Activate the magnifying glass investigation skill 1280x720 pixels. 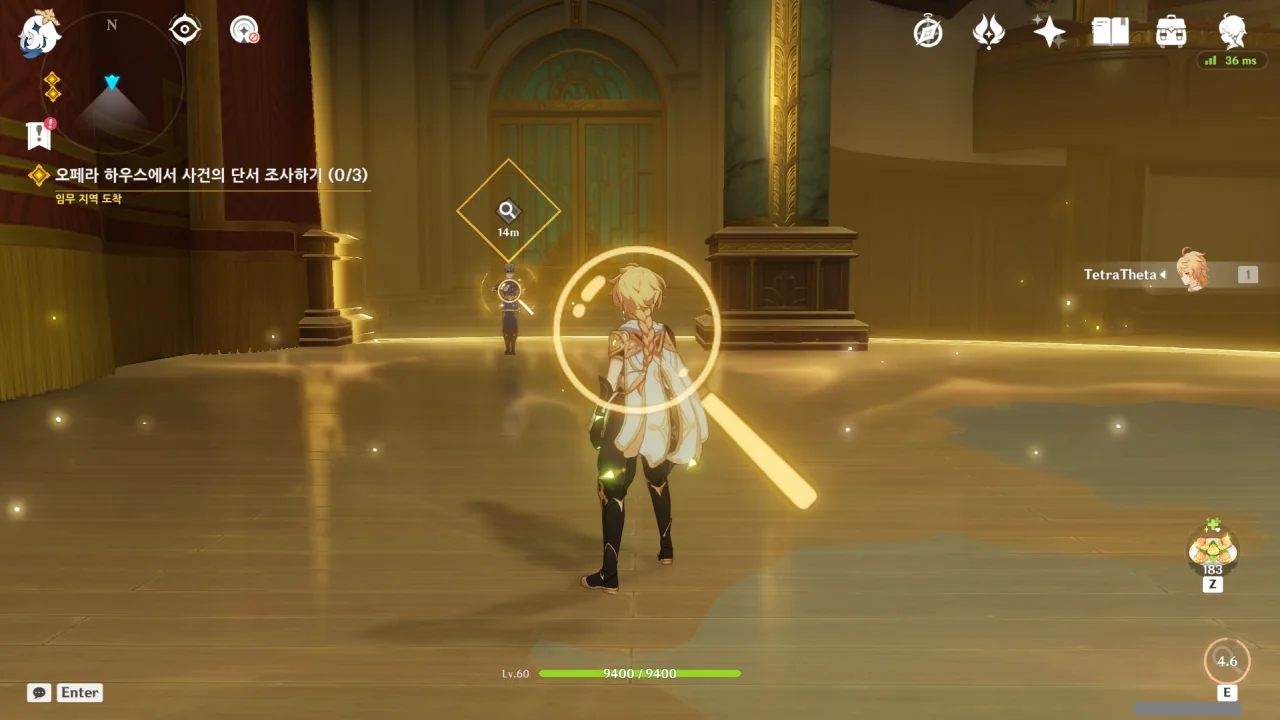click(1227, 661)
